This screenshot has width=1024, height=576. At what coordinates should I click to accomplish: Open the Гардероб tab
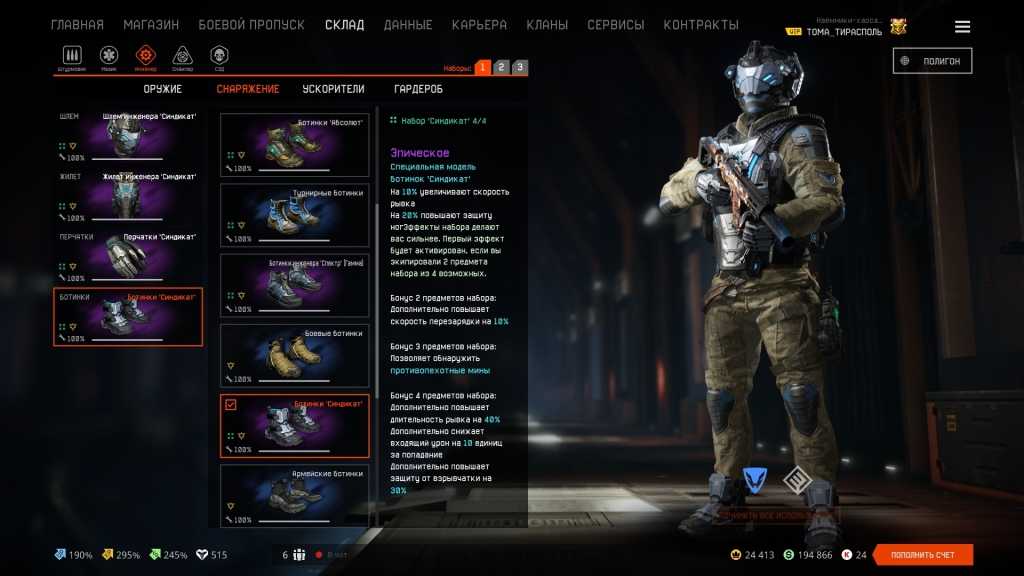[418, 89]
